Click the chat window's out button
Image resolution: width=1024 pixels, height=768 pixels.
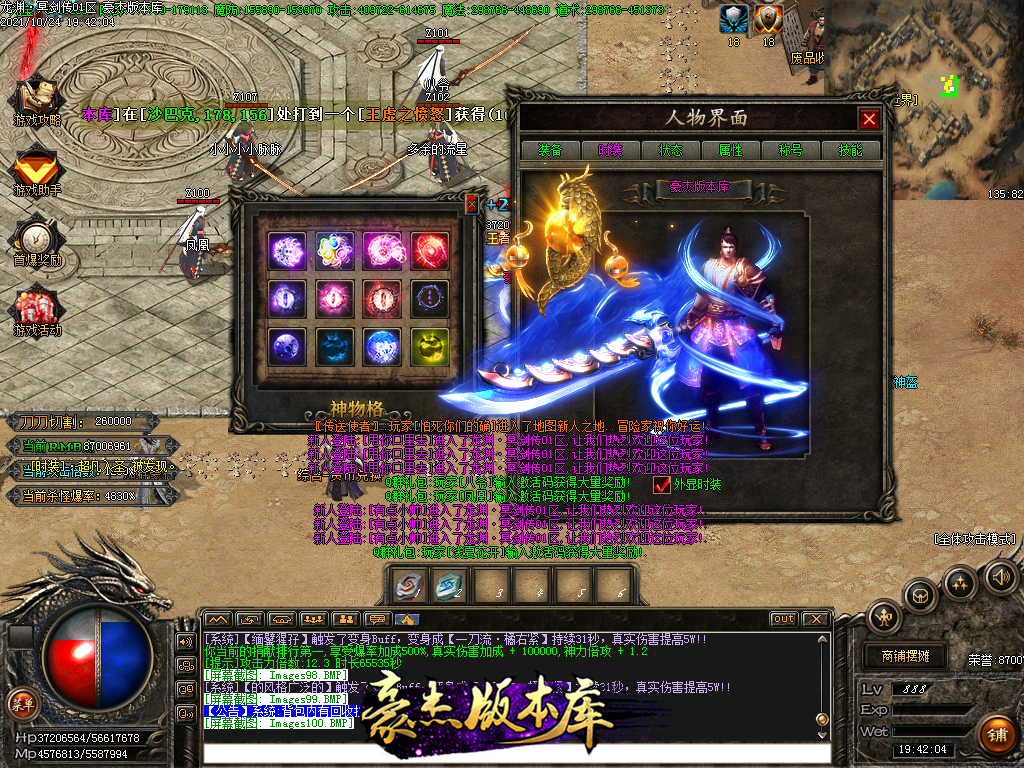(x=784, y=619)
